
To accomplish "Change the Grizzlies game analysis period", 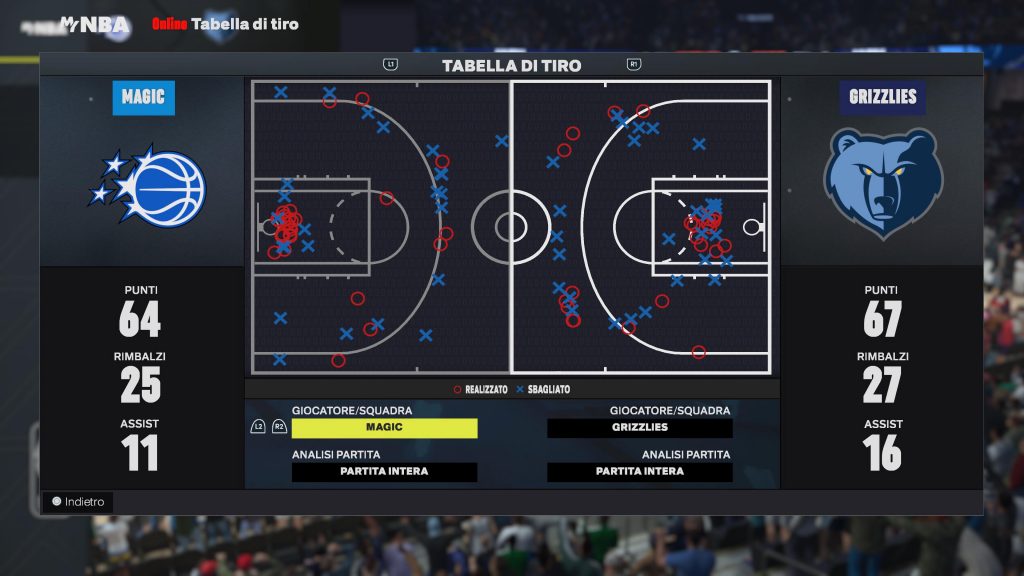I will (640, 472).
